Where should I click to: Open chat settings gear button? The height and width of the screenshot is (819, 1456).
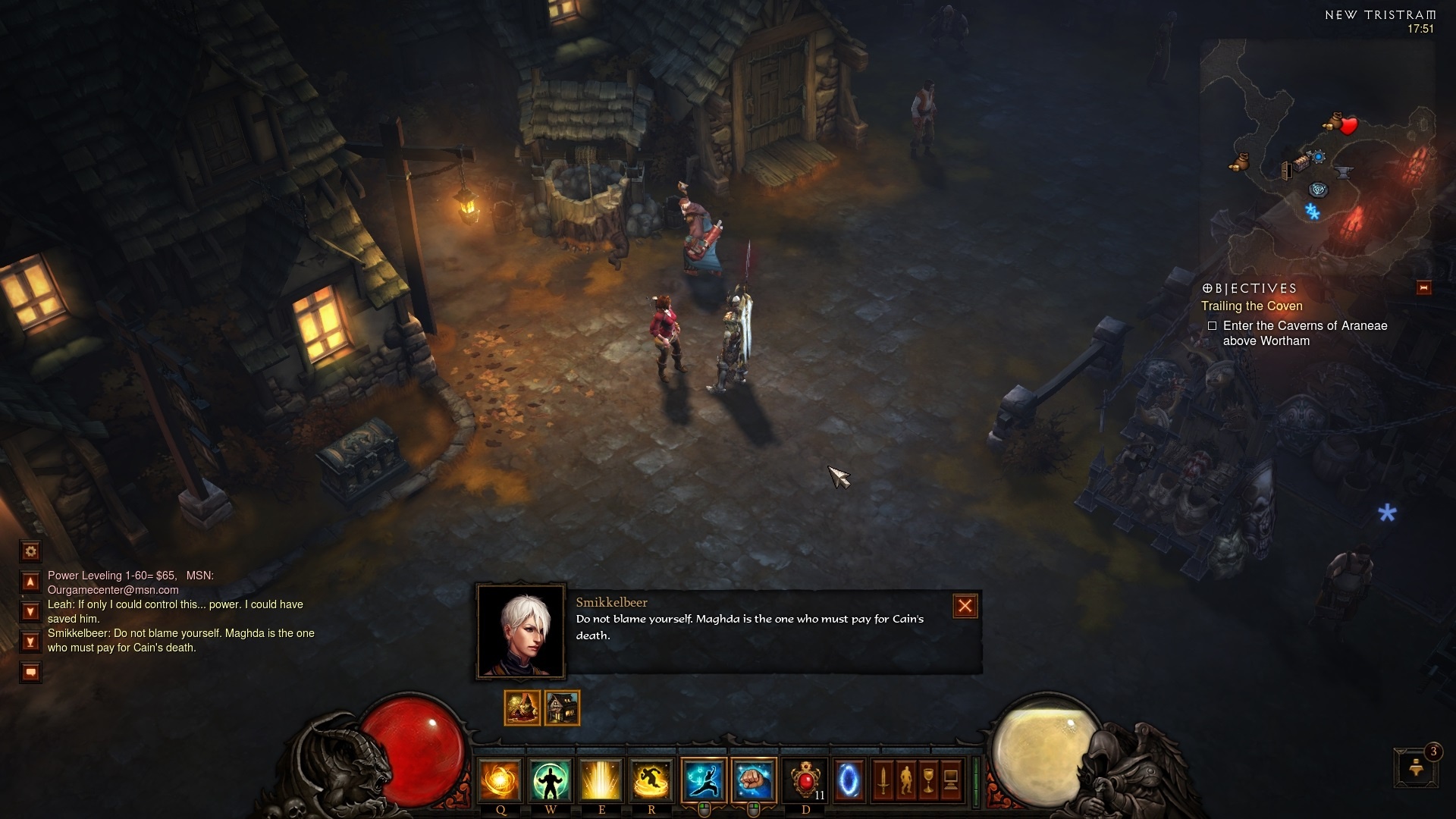pos(30,551)
